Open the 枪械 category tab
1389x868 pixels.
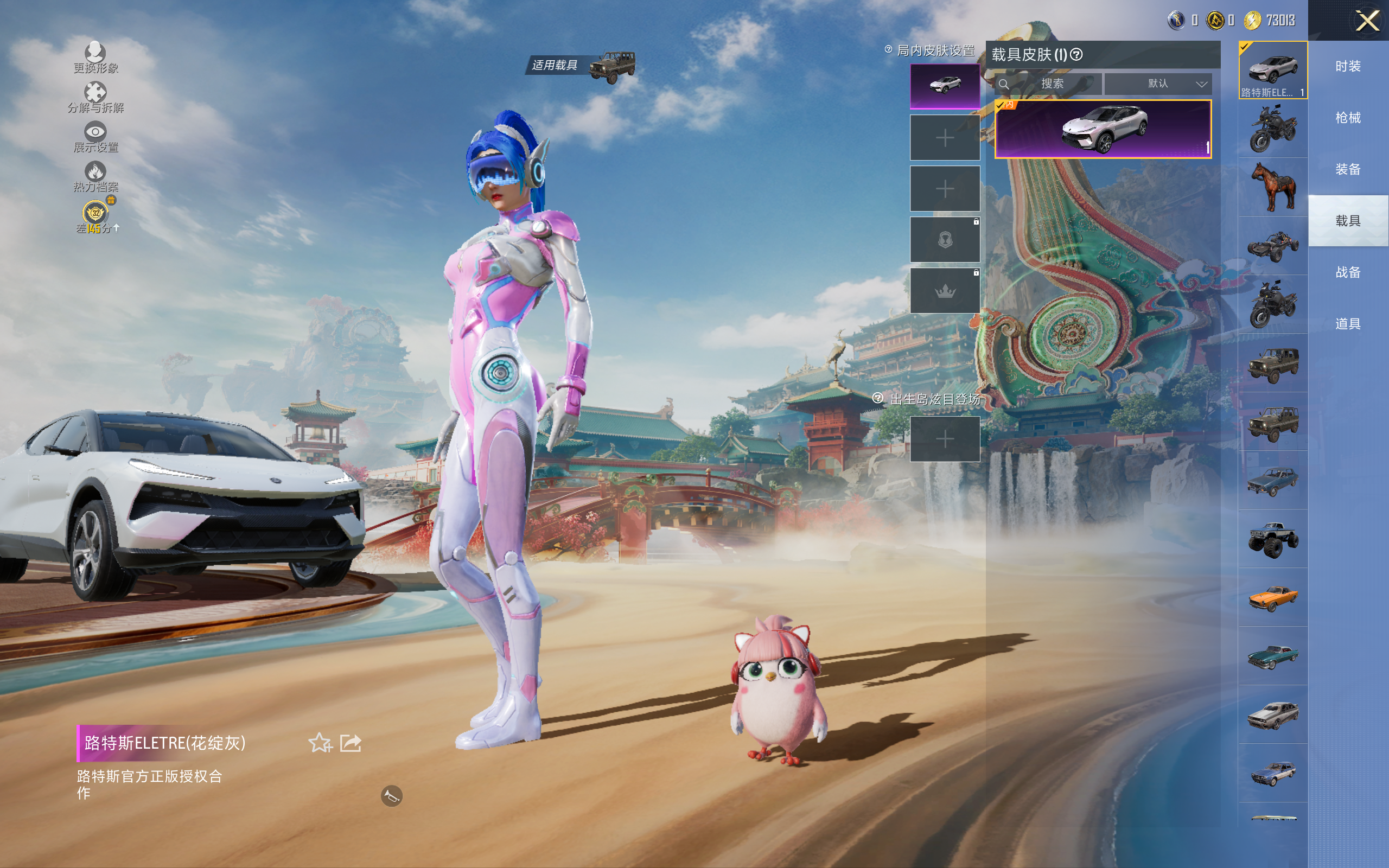pos(1348,118)
